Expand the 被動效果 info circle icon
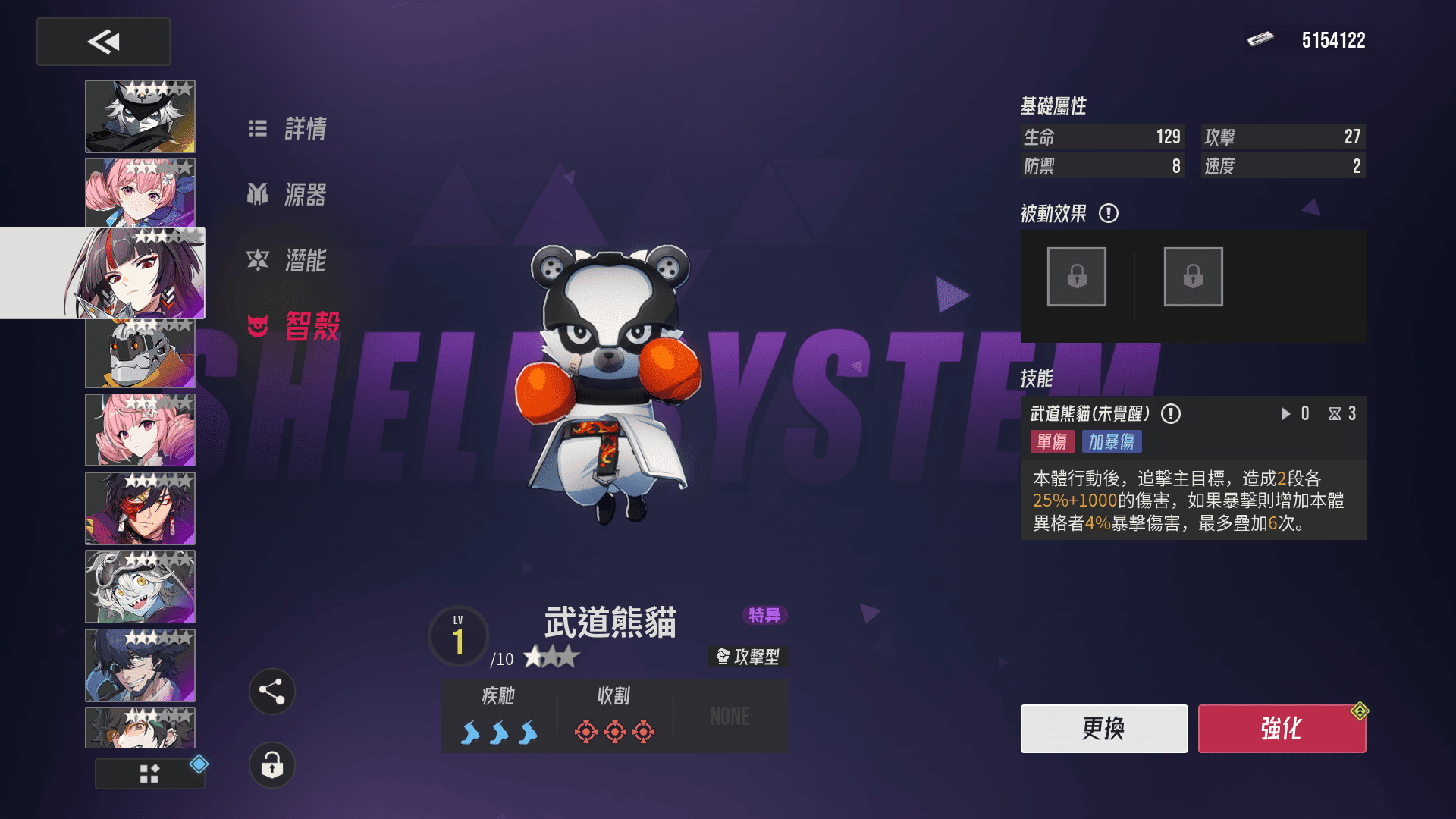This screenshot has height=819, width=1456. (1109, 213)
